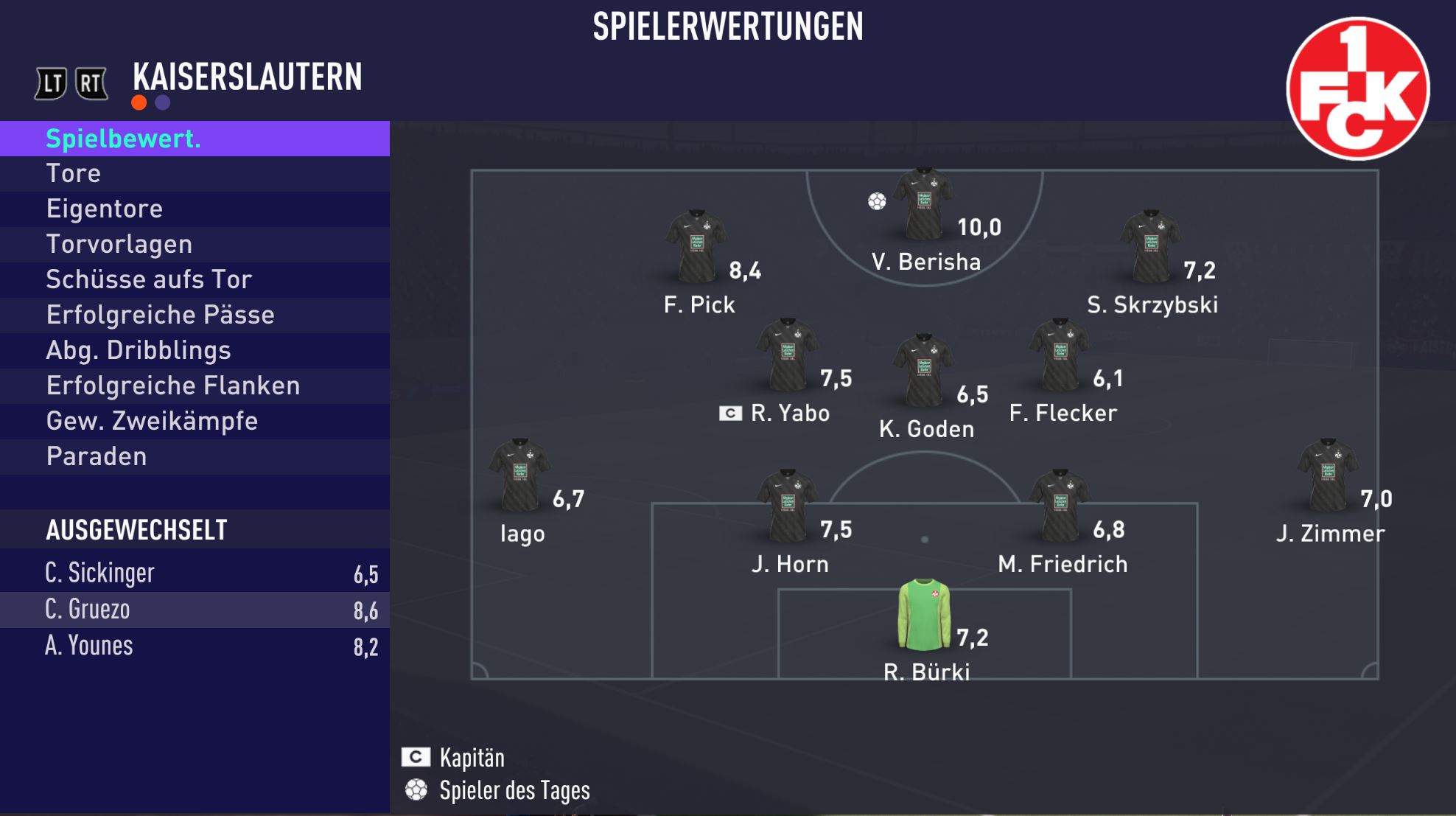Viewport: 1456px width, 816px height.
Task: Pick F. Pick's jersey on the pitch
Action: point(696,247)
